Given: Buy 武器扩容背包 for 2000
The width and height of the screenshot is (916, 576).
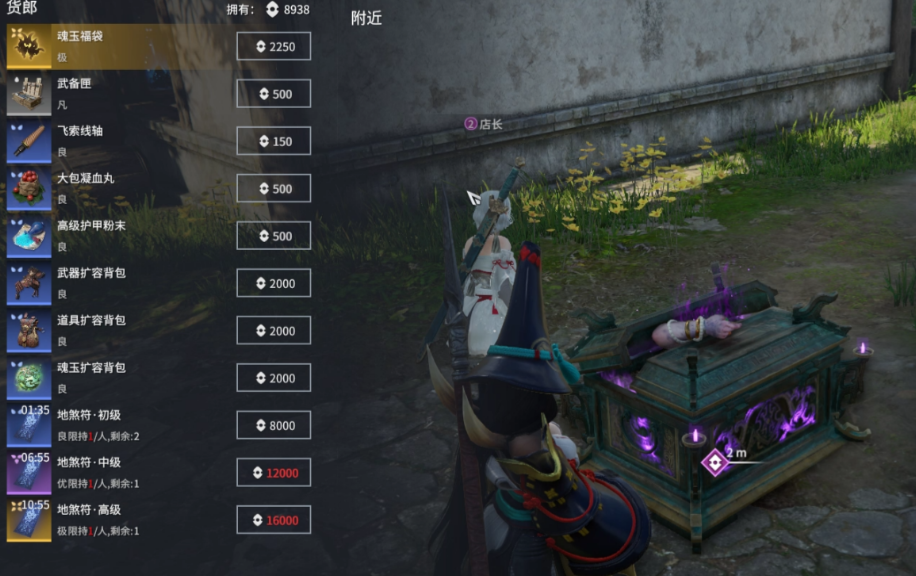Looking at the screenshot, I should (x=273, y=283).
